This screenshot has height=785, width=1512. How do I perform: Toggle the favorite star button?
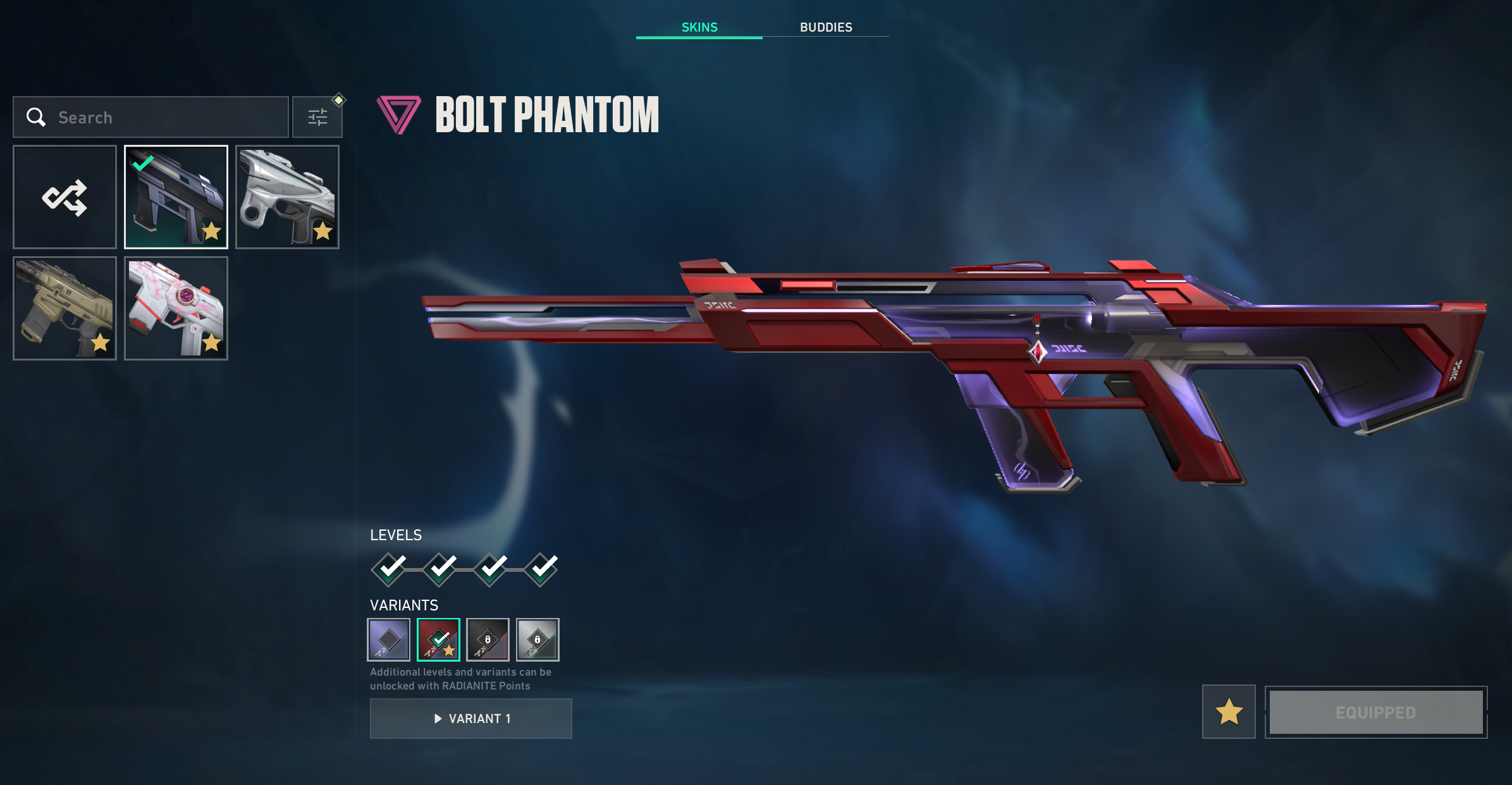[1229, 712]
